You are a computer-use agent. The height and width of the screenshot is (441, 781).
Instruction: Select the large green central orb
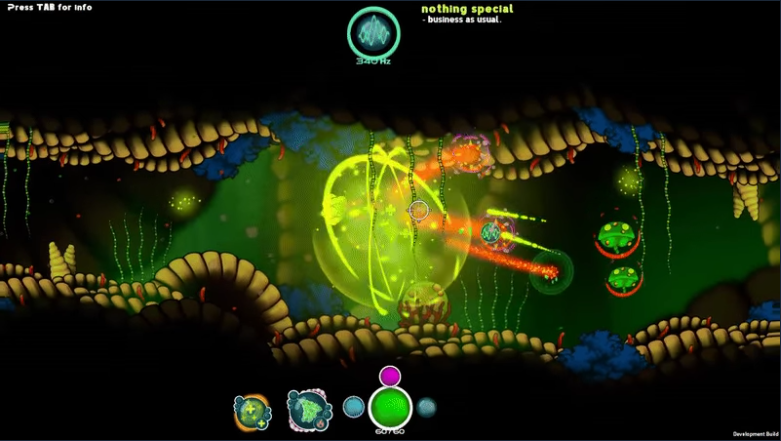[390, 408]
